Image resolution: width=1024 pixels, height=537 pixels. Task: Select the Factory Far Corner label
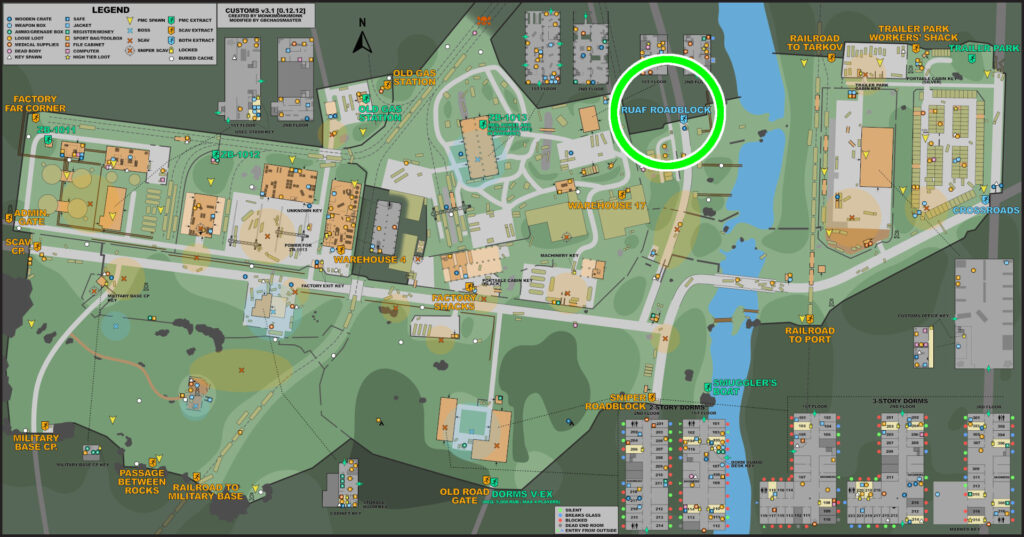(x=42, y=104)
